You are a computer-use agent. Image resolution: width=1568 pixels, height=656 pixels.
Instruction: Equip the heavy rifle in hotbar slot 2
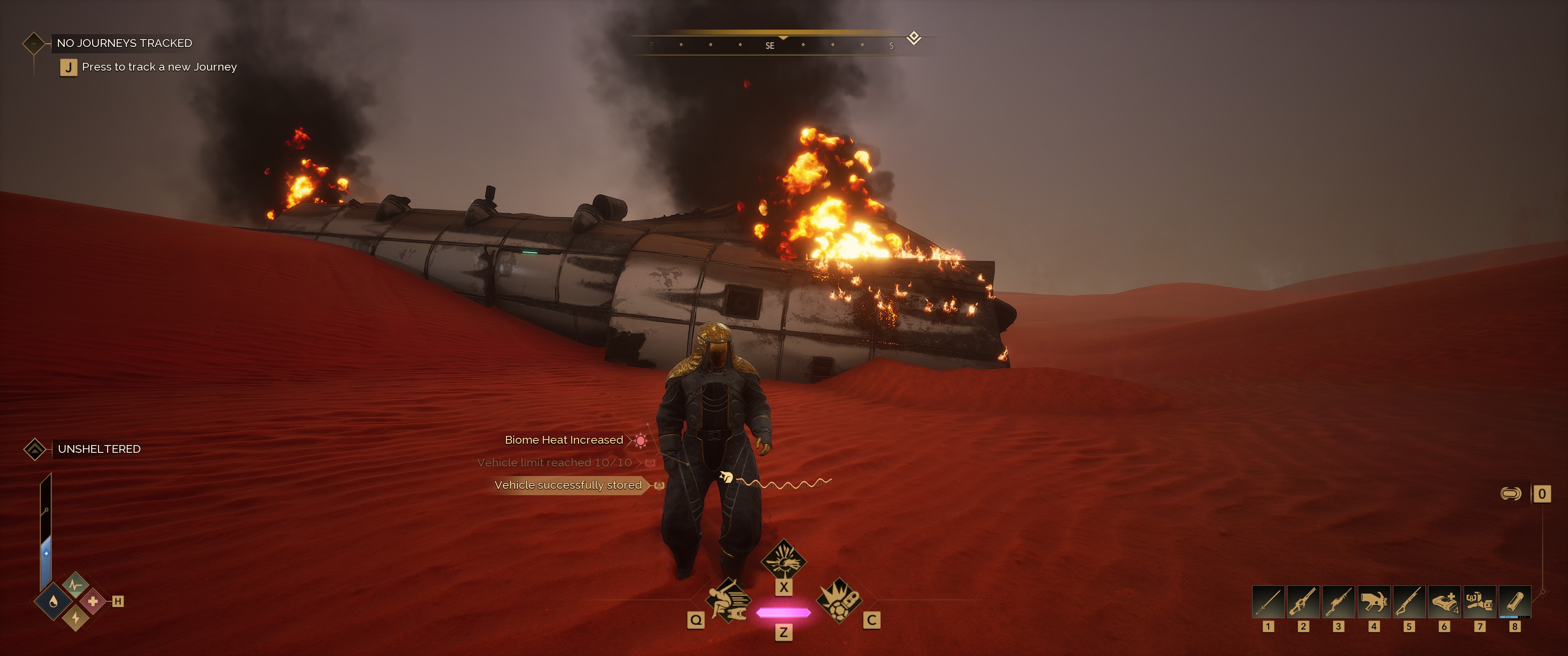(1303, 602)
